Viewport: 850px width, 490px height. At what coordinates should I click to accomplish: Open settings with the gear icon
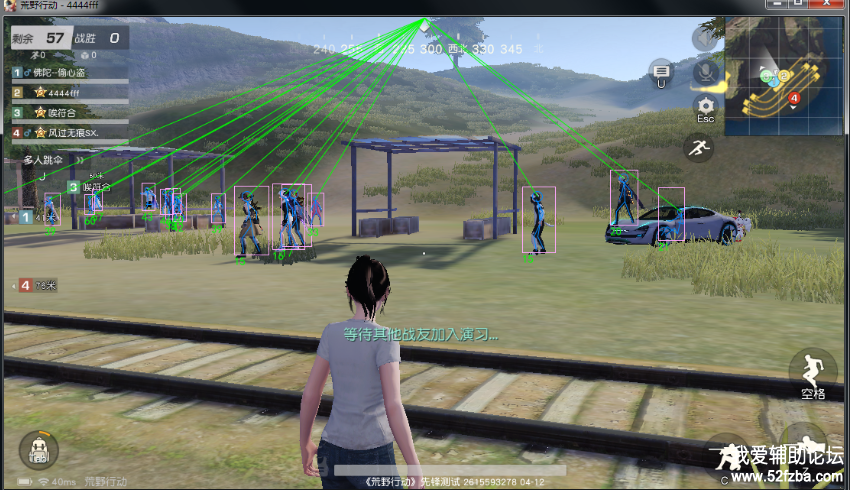click(706, 105)
